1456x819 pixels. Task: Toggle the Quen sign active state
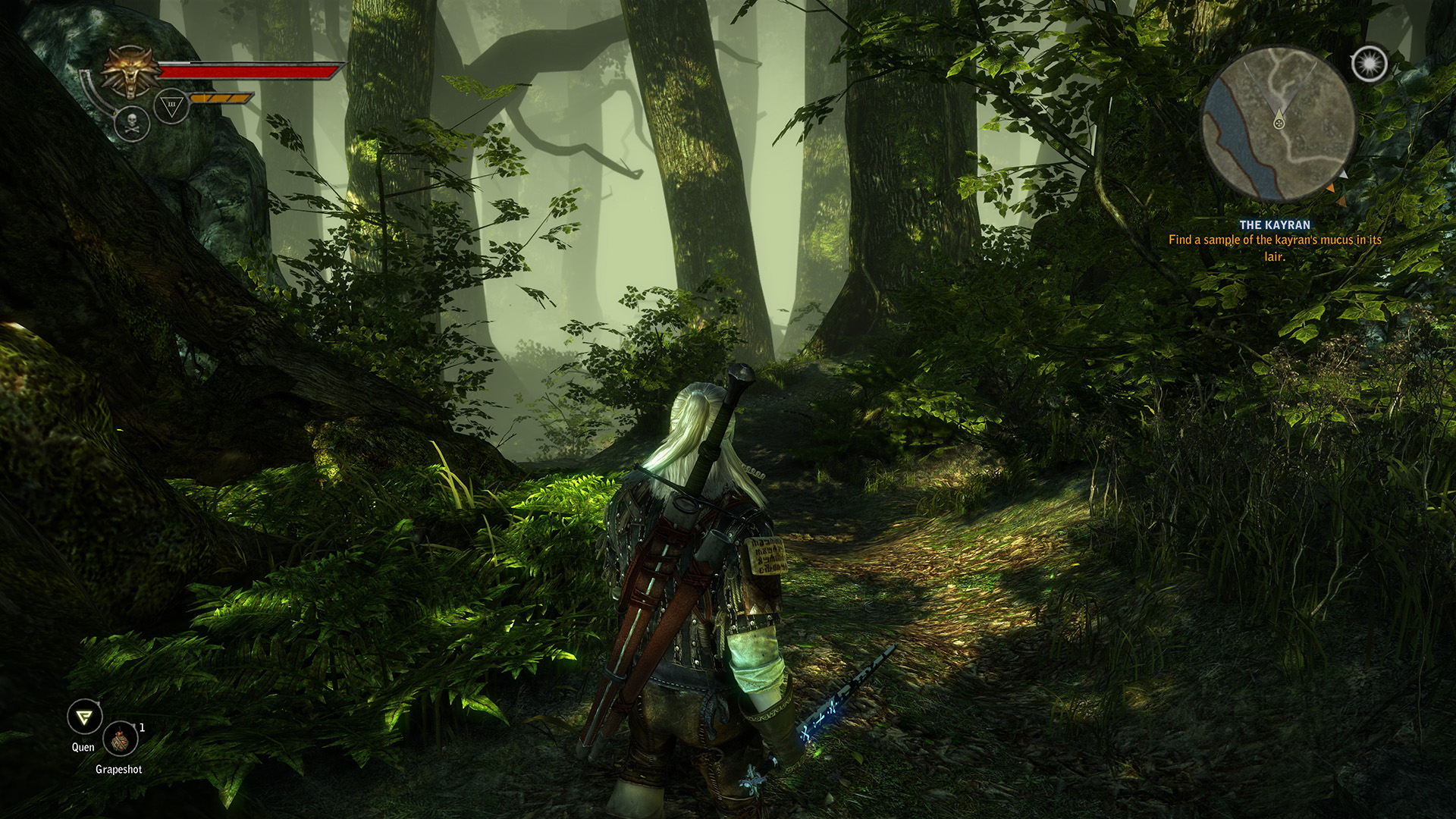click(x=85, y=716)
